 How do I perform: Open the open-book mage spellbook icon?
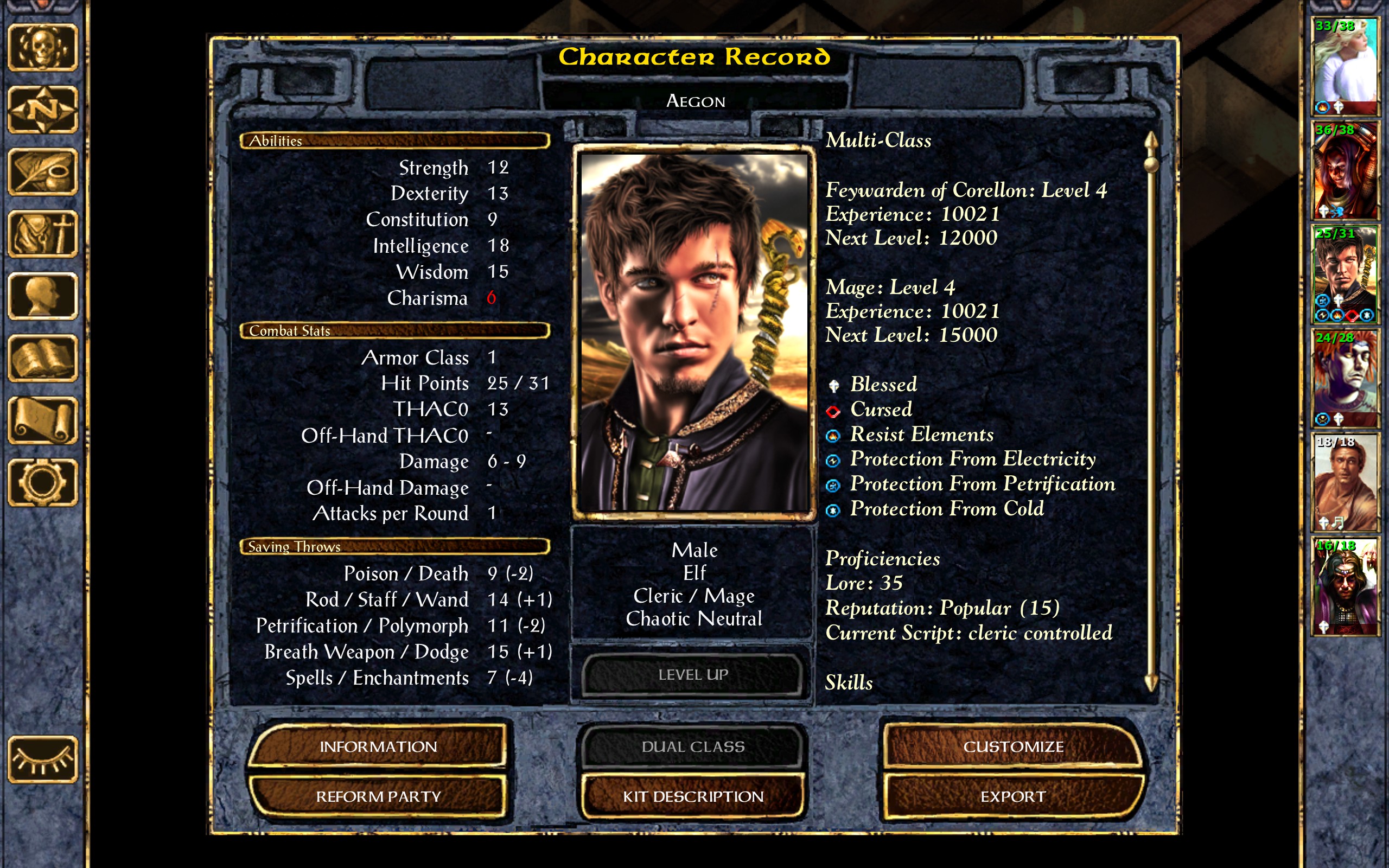coord(42,358)
